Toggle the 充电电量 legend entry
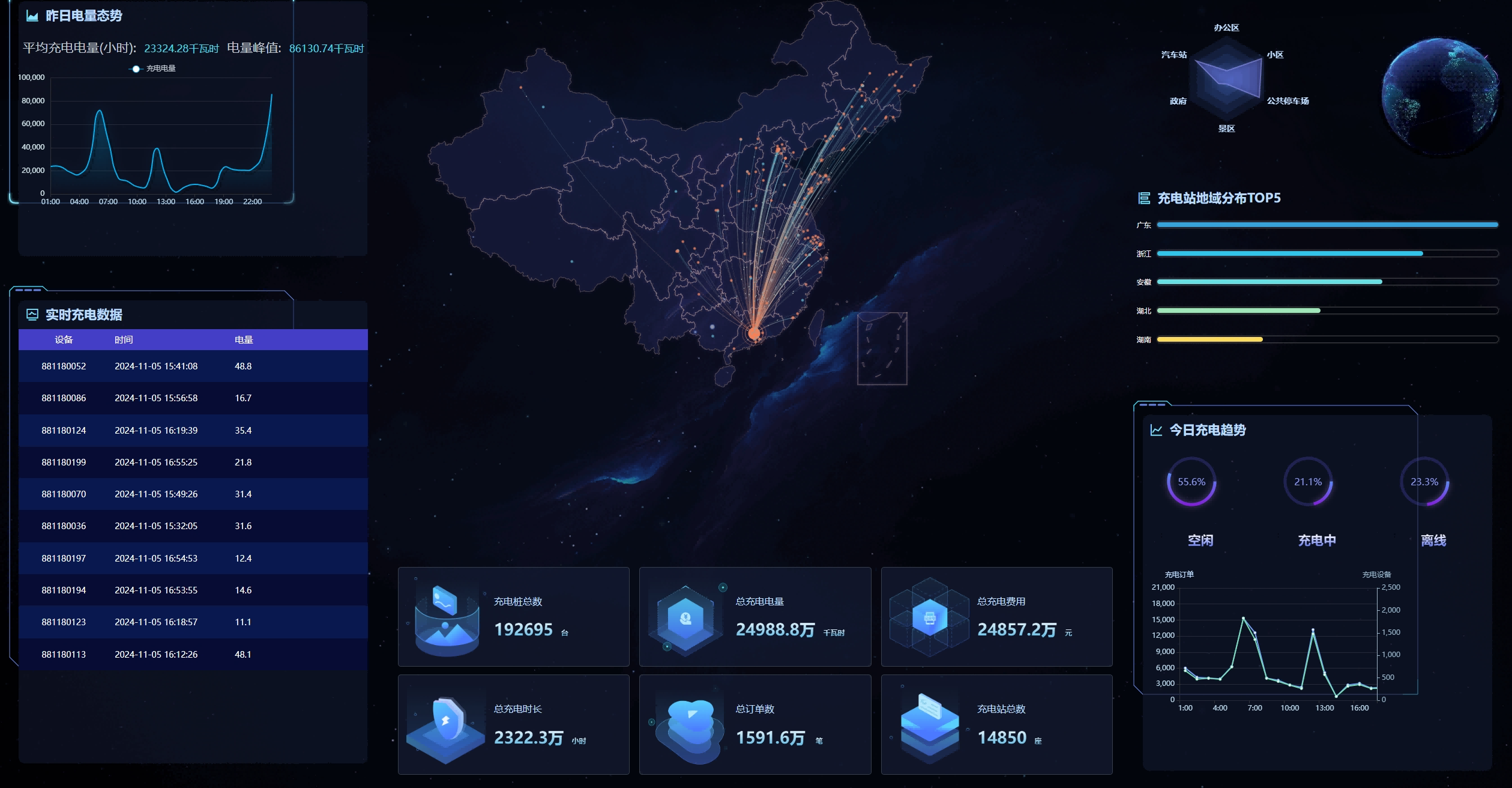This screenshot has width=1512, height=788. pyautogui.click(x=154, y=68)
